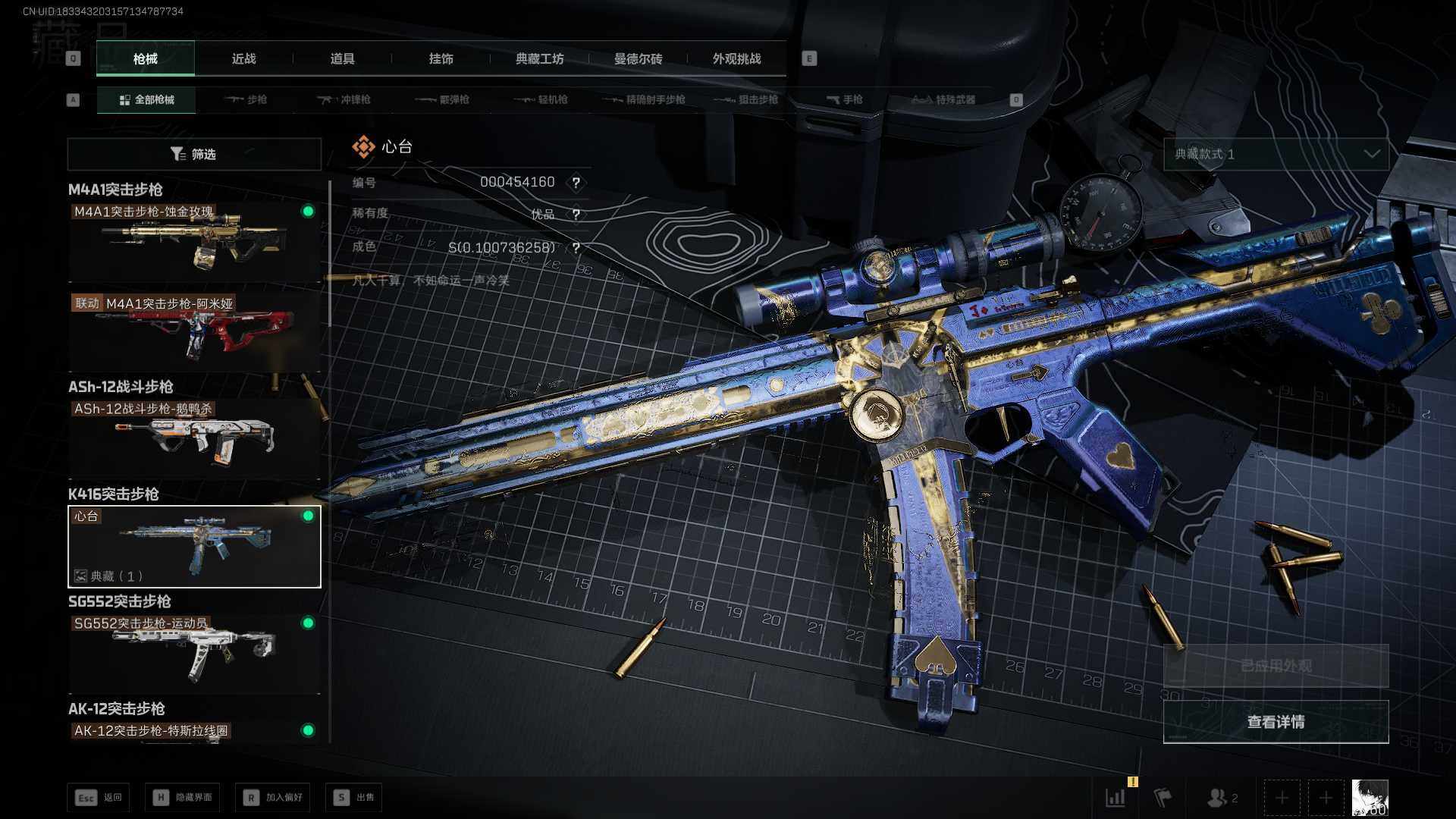
Task: Switch to the 近战 melee tab
Action: [243, 59]
